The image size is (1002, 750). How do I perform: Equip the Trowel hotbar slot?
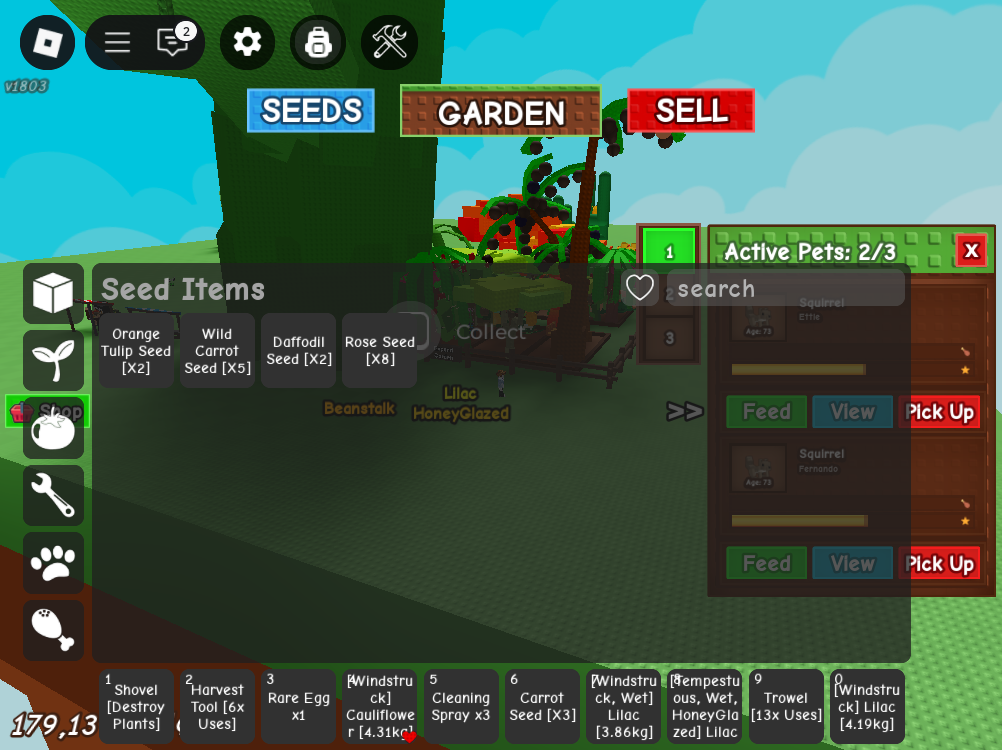pyautogui.click(x=785, y=707)
